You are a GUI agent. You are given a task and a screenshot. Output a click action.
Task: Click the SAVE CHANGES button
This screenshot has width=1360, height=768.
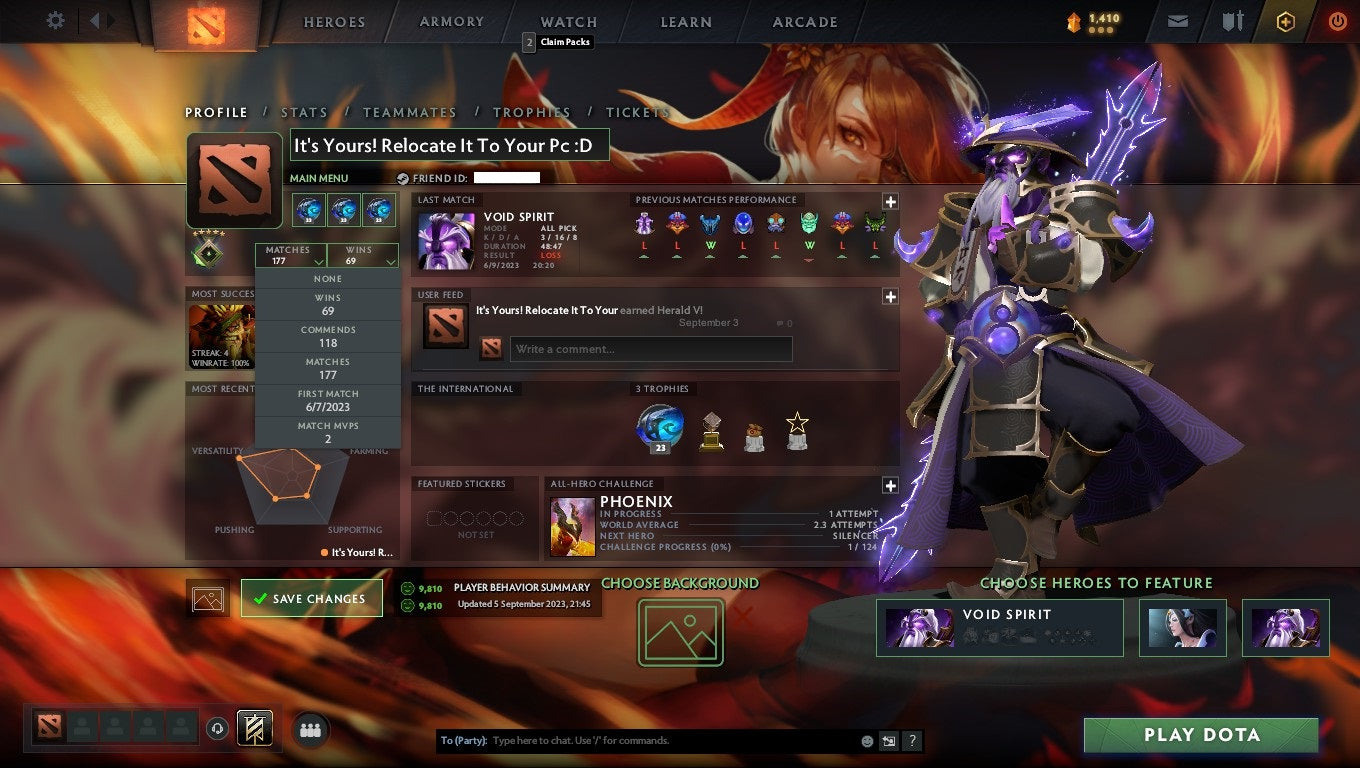(x=311, y=597)
